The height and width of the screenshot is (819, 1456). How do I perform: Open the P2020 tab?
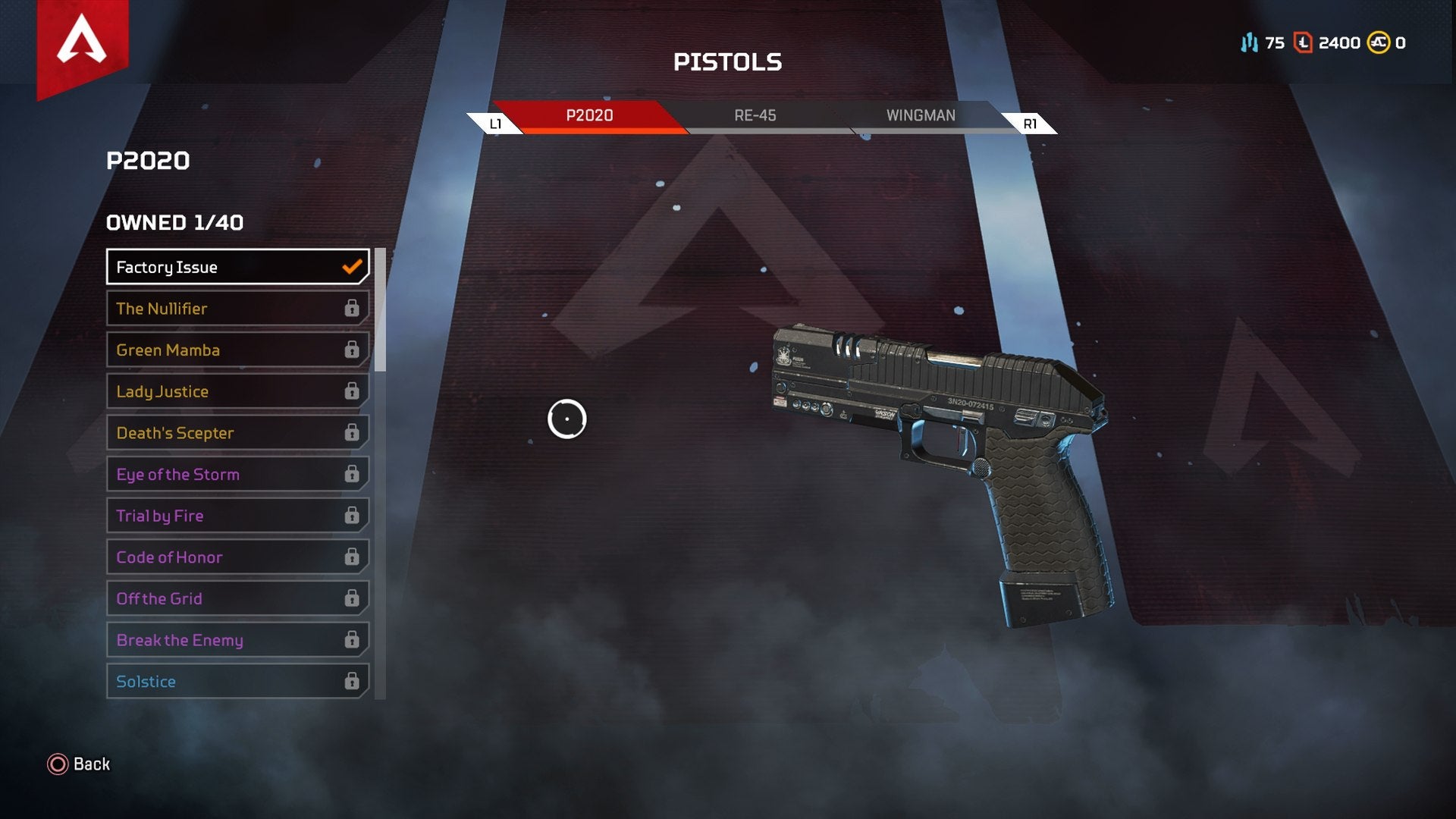590,115
